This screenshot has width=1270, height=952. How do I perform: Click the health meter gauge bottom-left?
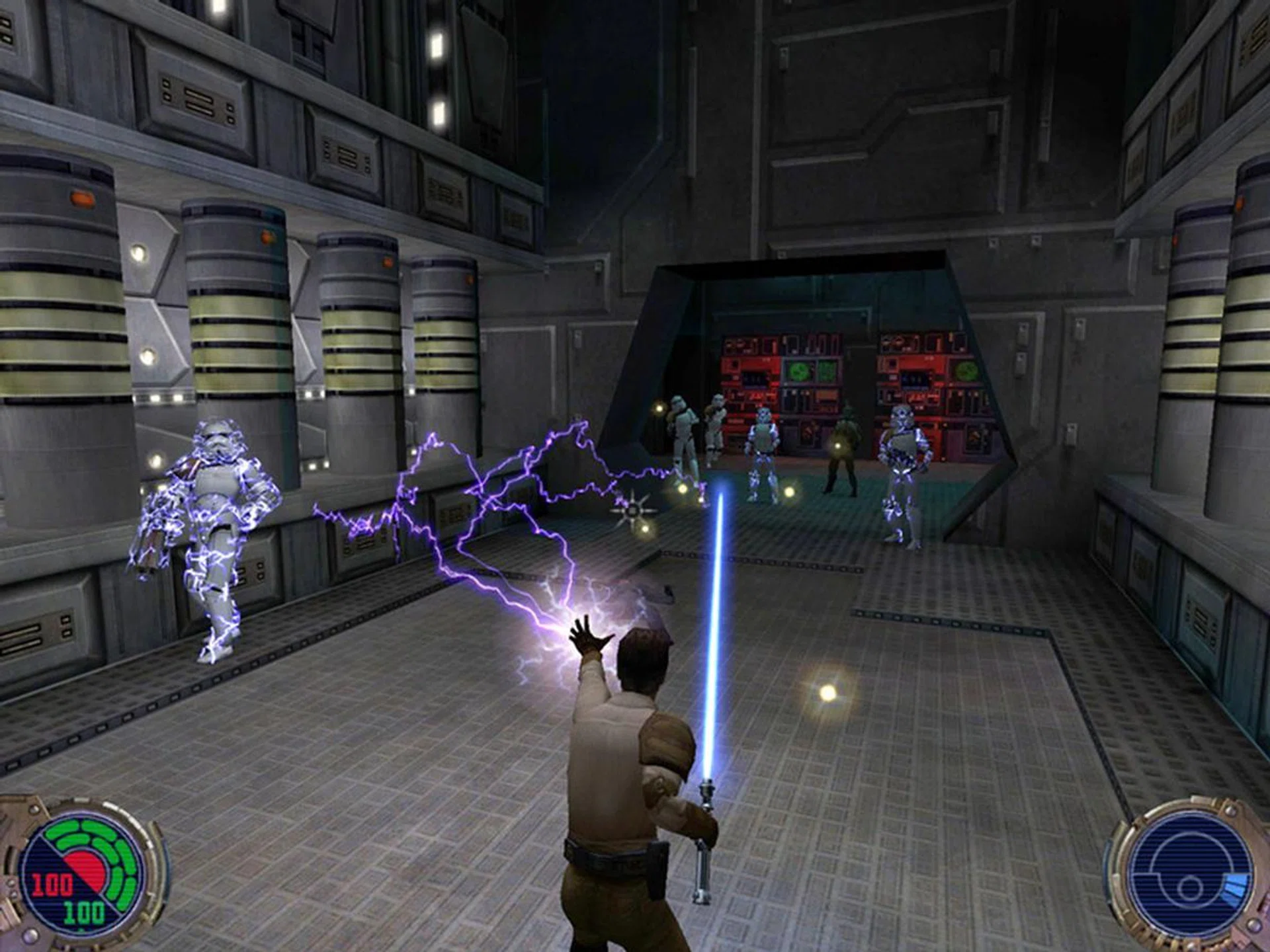pyautogui.click(x=83, y=873)
